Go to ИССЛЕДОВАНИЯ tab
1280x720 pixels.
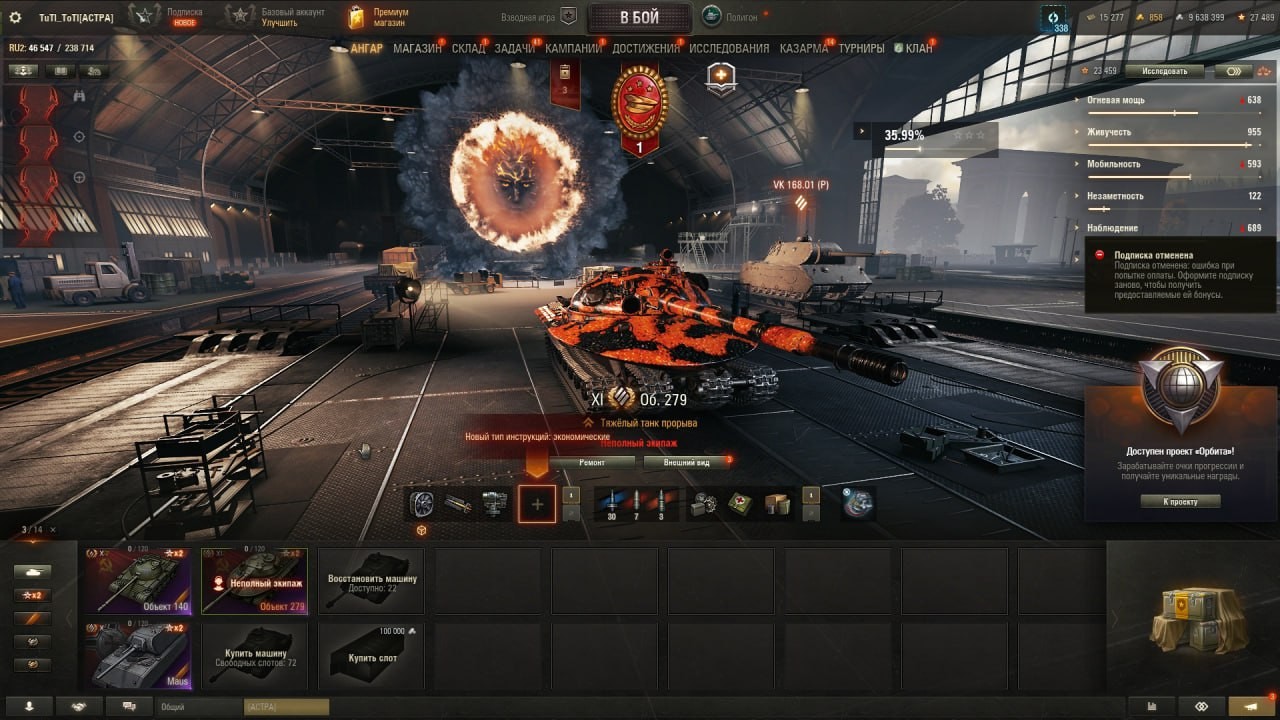tap(729, 48)
